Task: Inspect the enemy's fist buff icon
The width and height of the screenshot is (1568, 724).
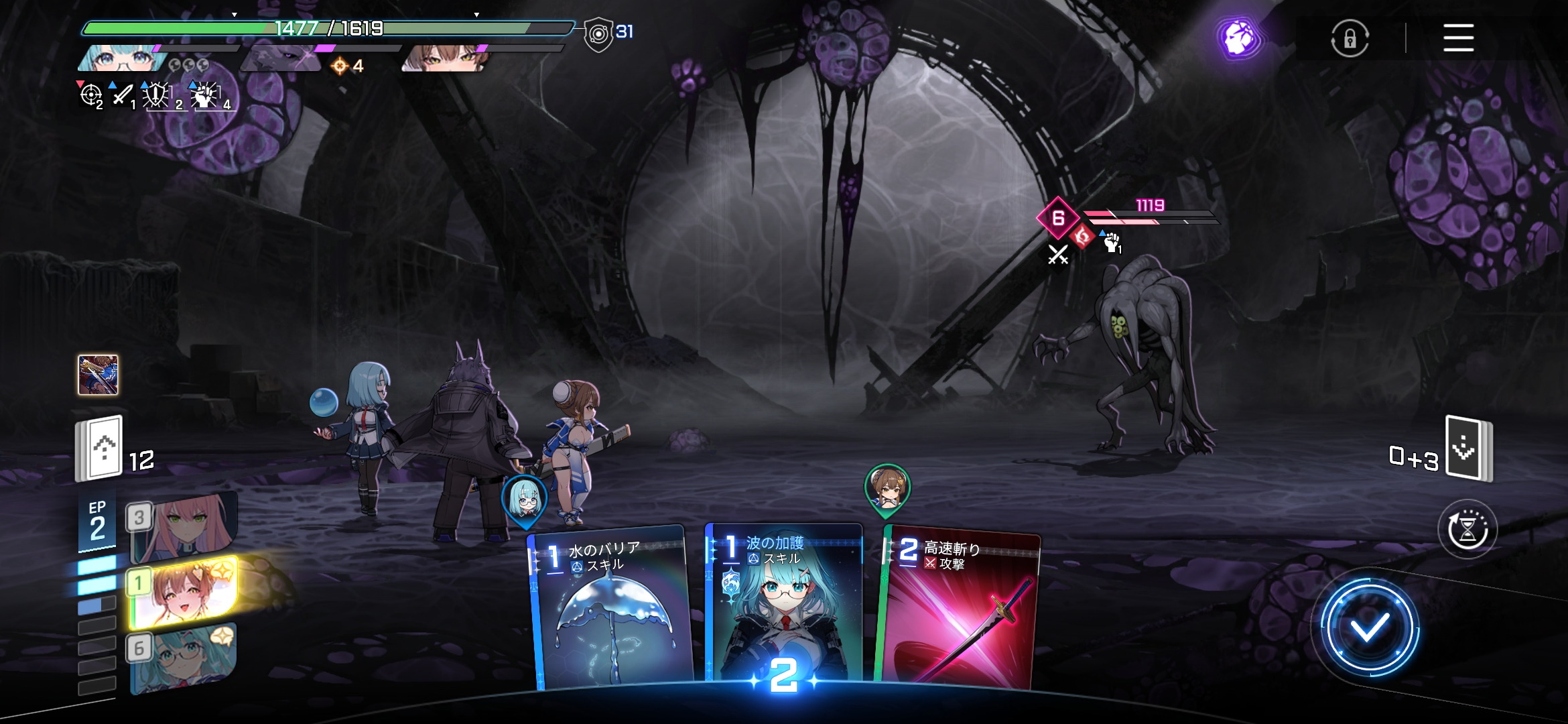Action: [x=1112, y=242]
